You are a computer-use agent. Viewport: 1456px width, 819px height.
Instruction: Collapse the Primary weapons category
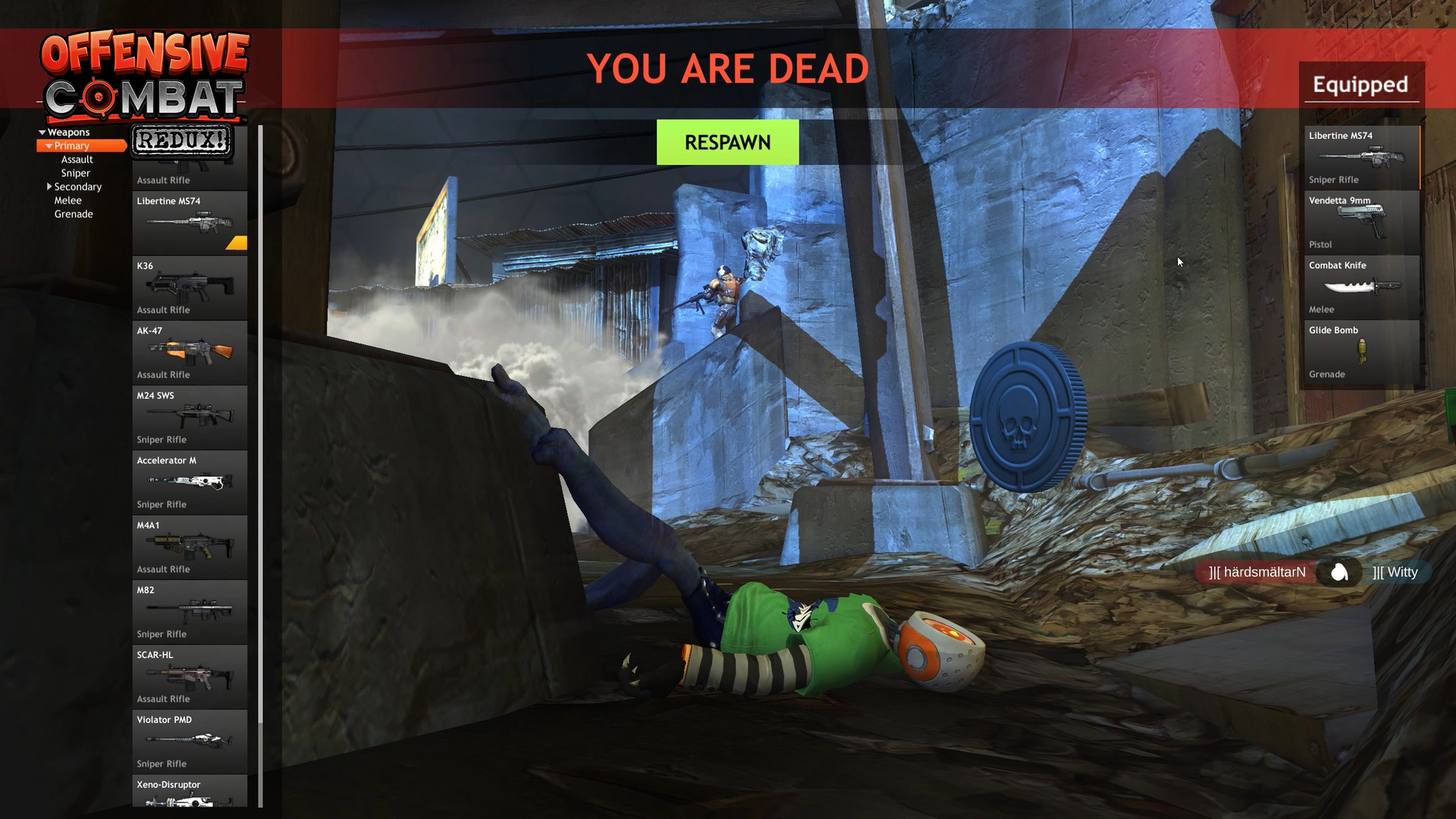(50, 146)
